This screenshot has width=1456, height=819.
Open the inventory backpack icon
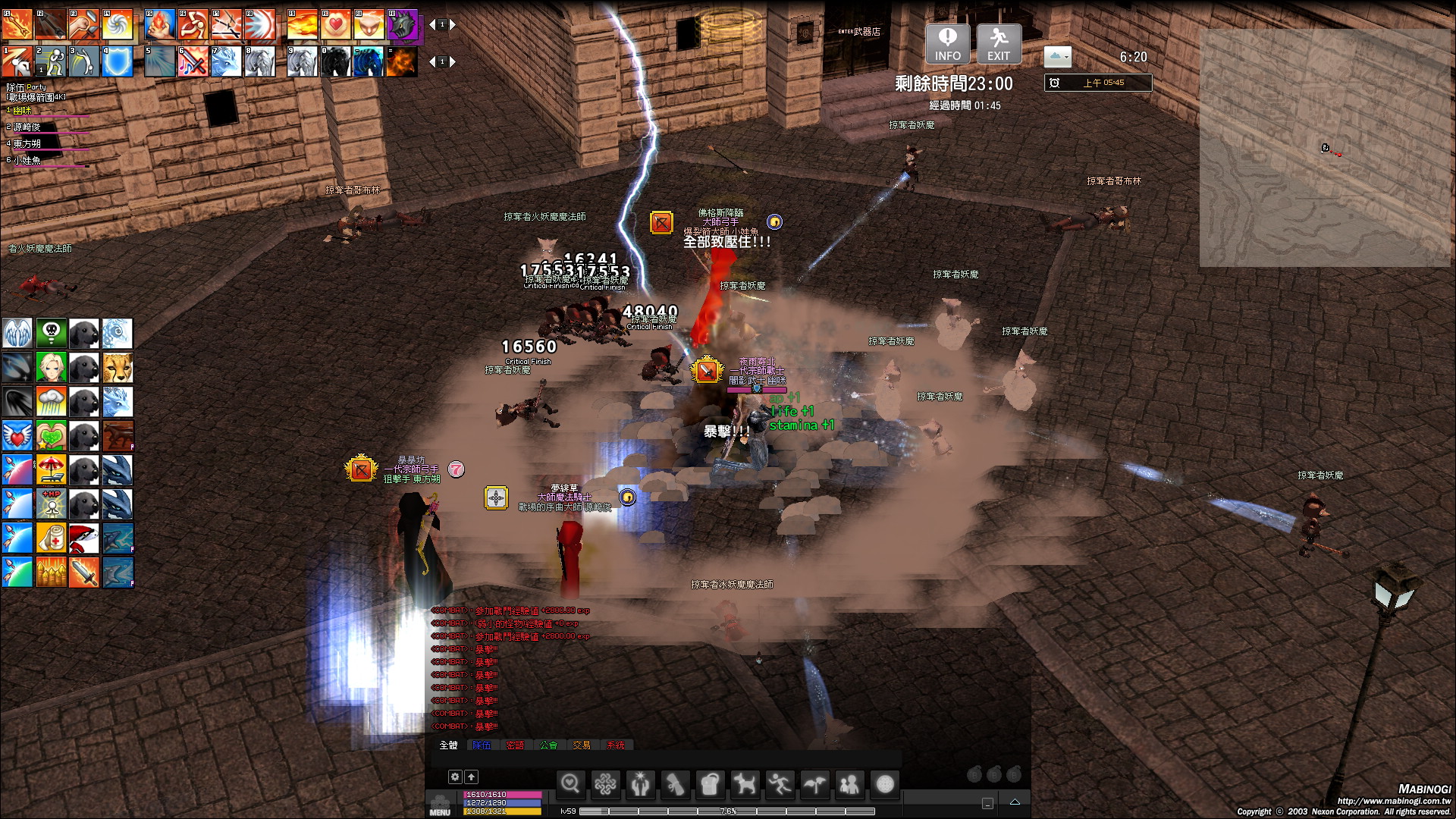point(710,784)
